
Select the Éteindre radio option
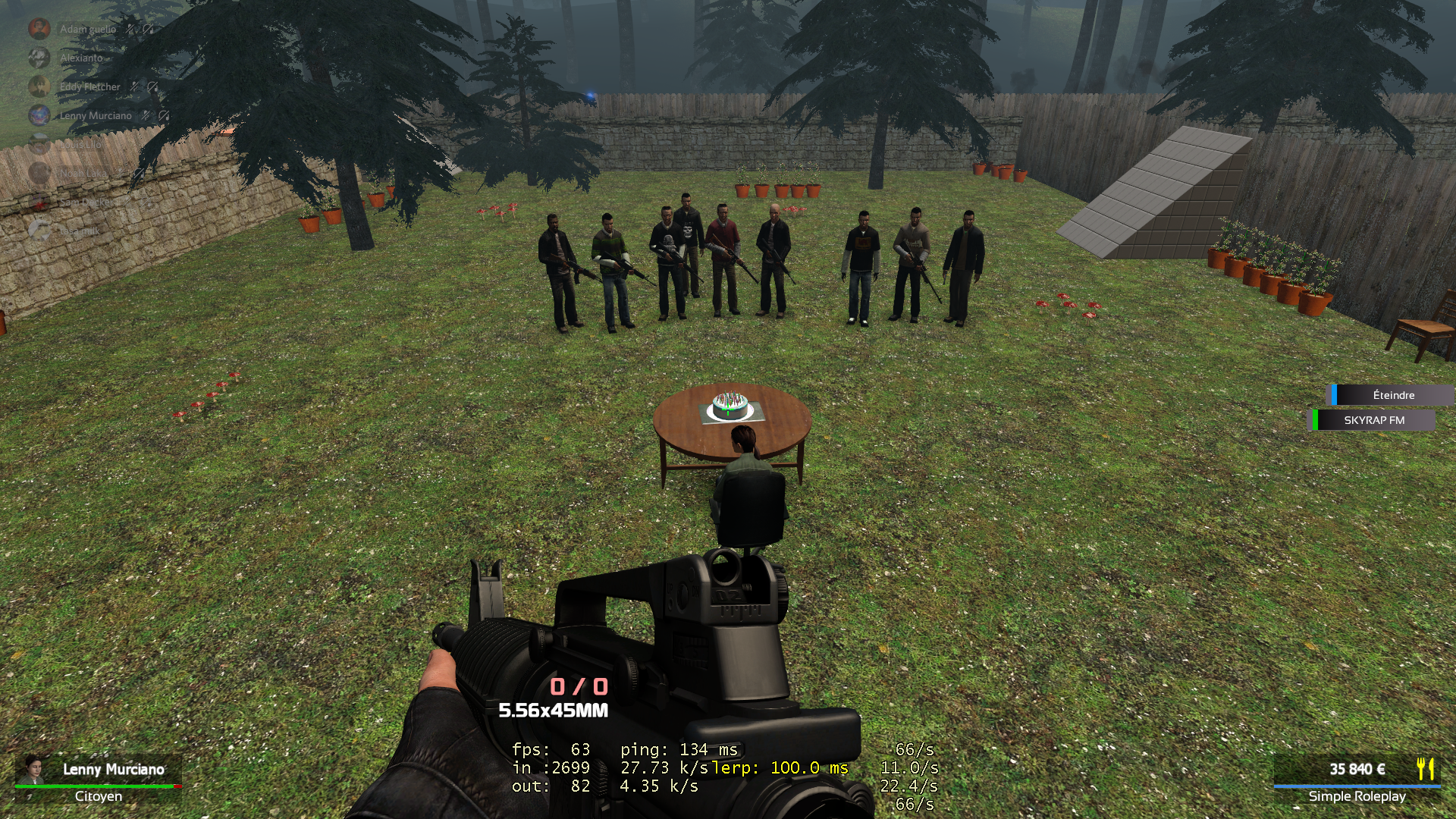coord(1393,395)
